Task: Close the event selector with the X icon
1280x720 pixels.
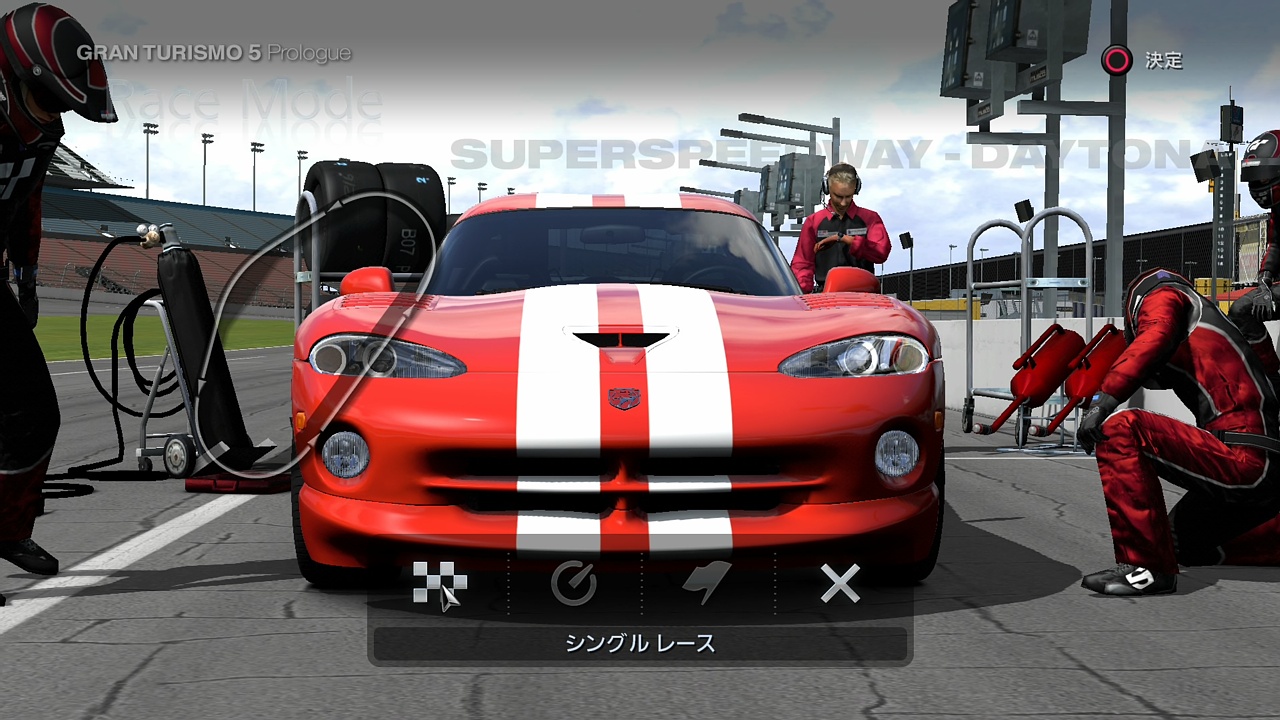Action: point(840,583)
